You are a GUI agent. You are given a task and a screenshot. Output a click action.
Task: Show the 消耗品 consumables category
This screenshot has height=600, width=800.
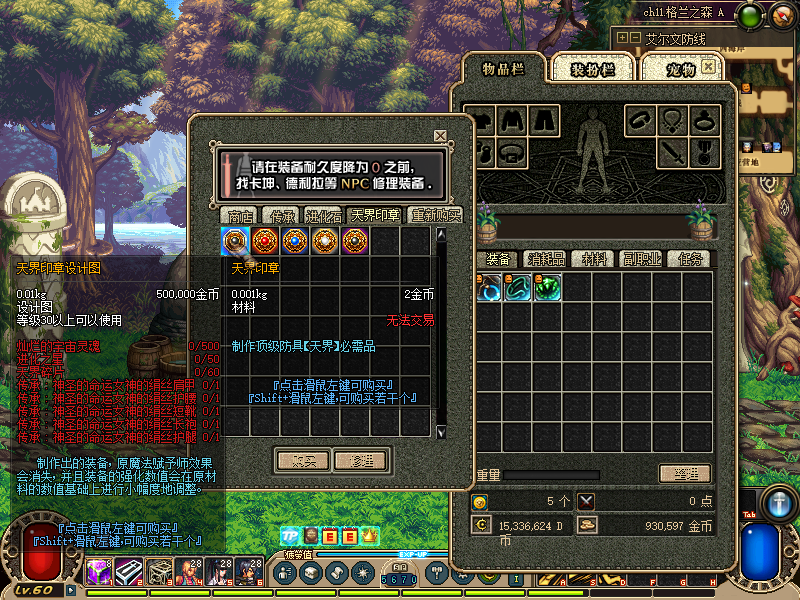point(546,259)
